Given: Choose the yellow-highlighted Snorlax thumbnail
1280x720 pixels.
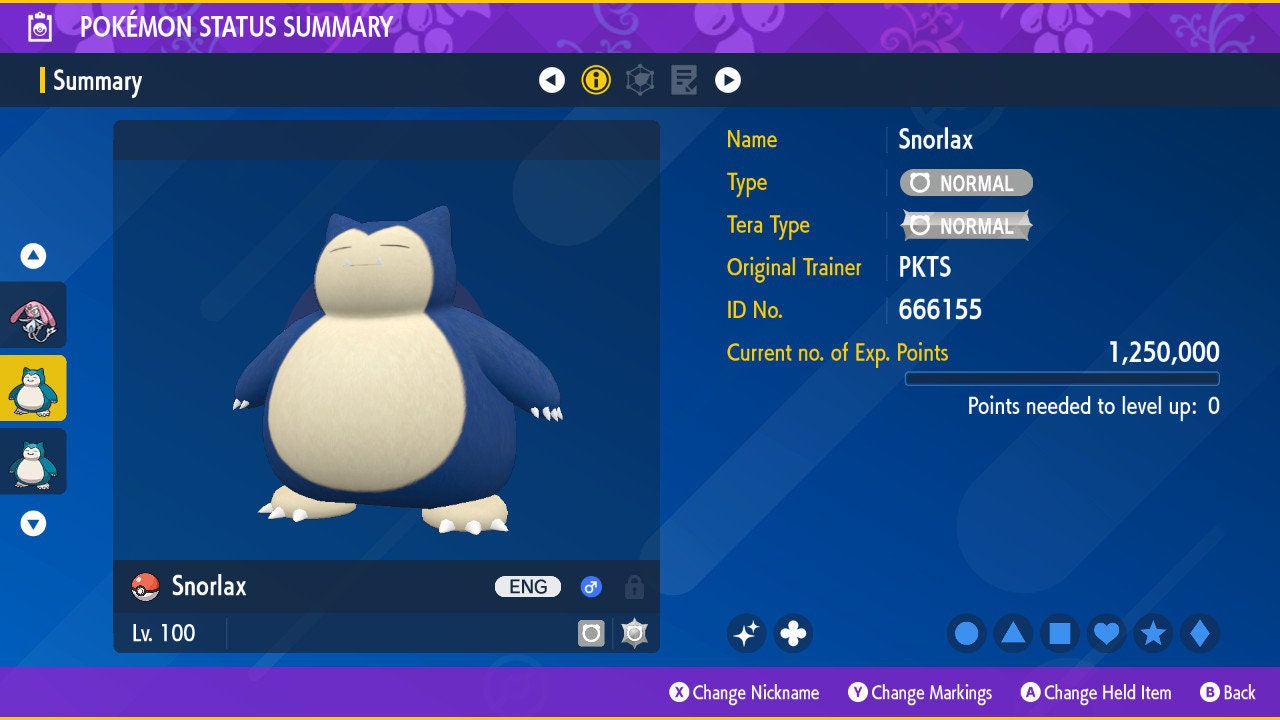Looking at the screenshot, I should (33, 388).
